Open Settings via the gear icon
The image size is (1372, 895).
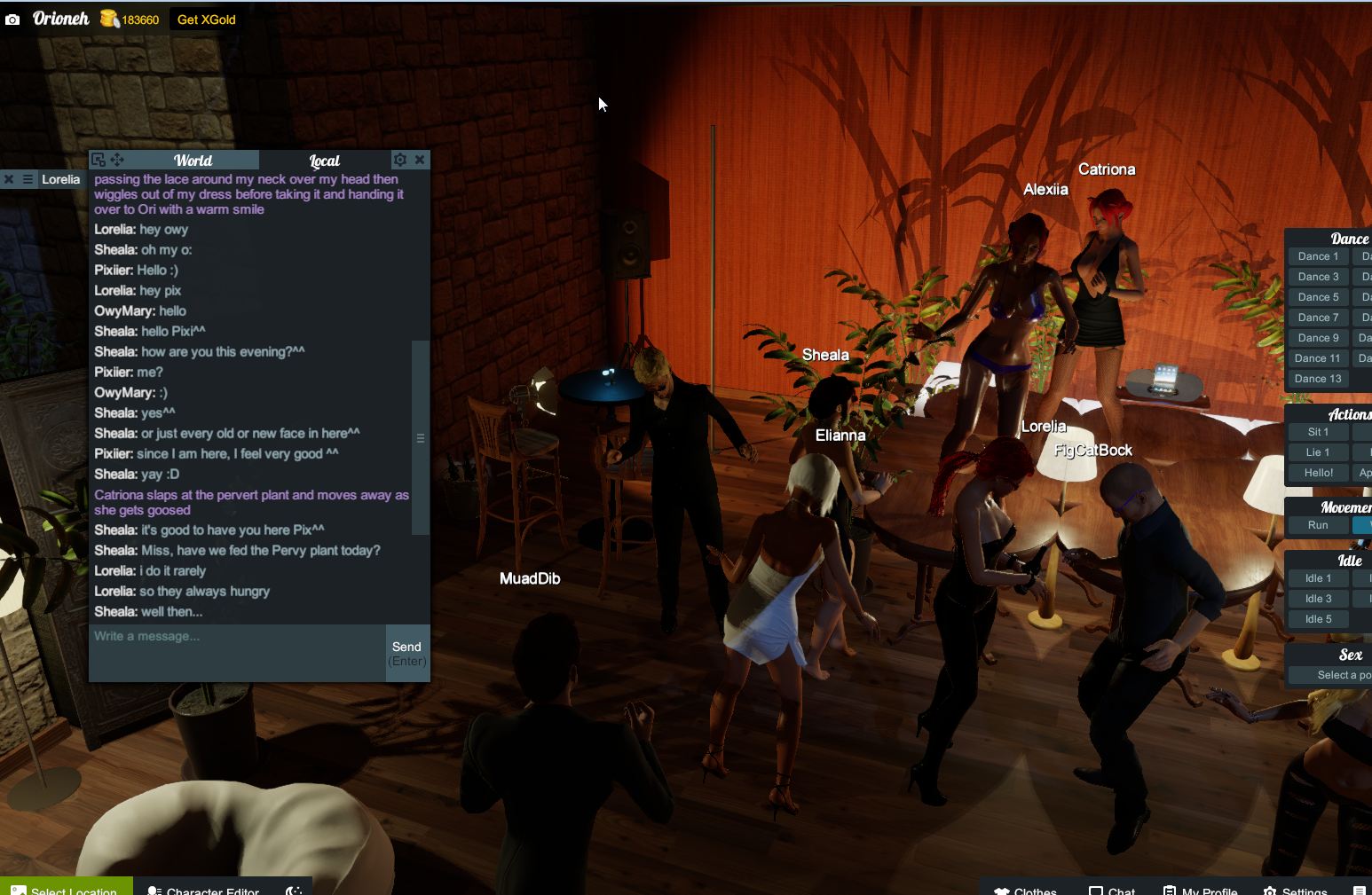pyautogui.click(x=1268, y=890)
